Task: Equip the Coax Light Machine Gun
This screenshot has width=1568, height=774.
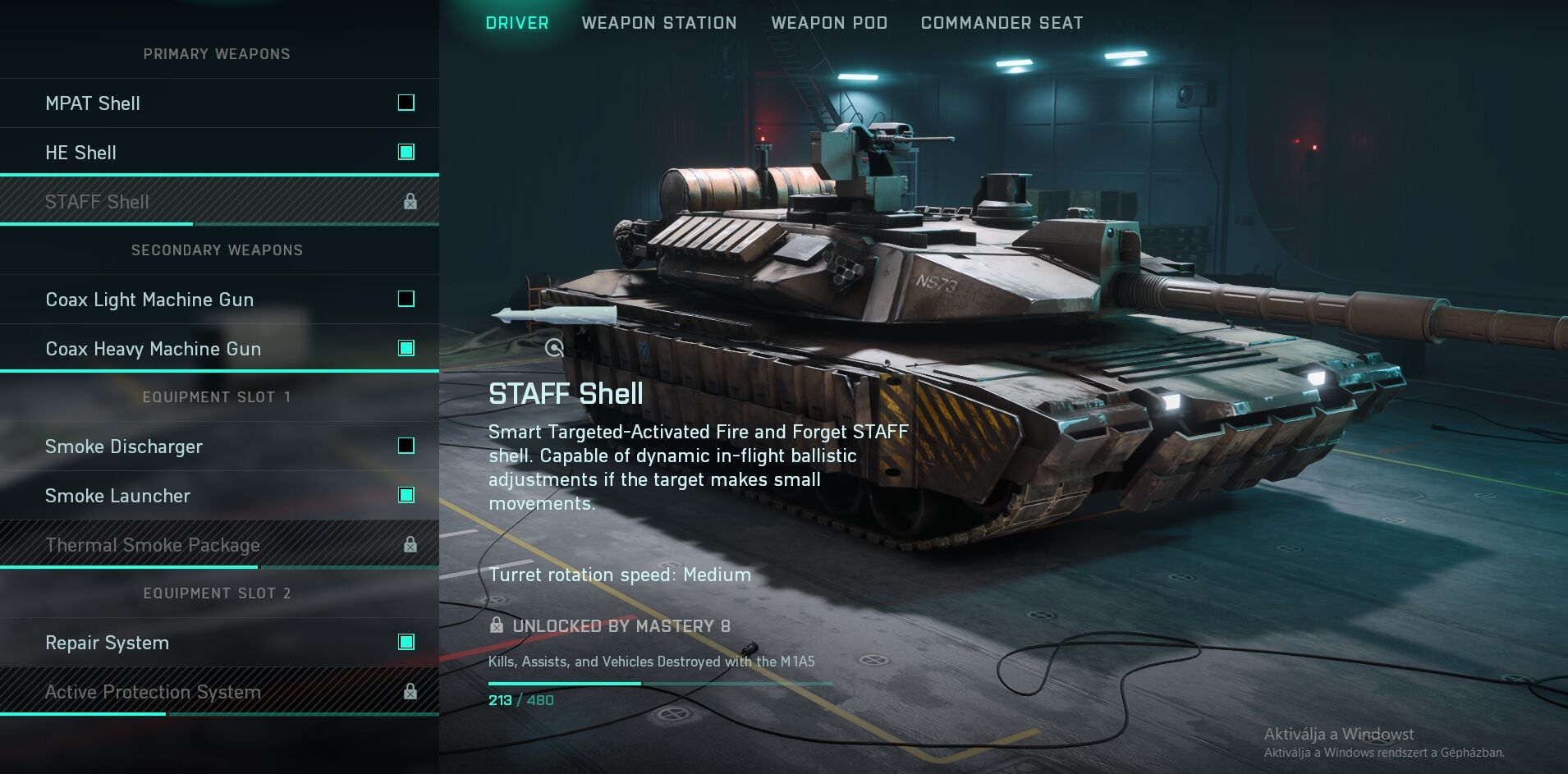Action: click(x=219, y=300)
